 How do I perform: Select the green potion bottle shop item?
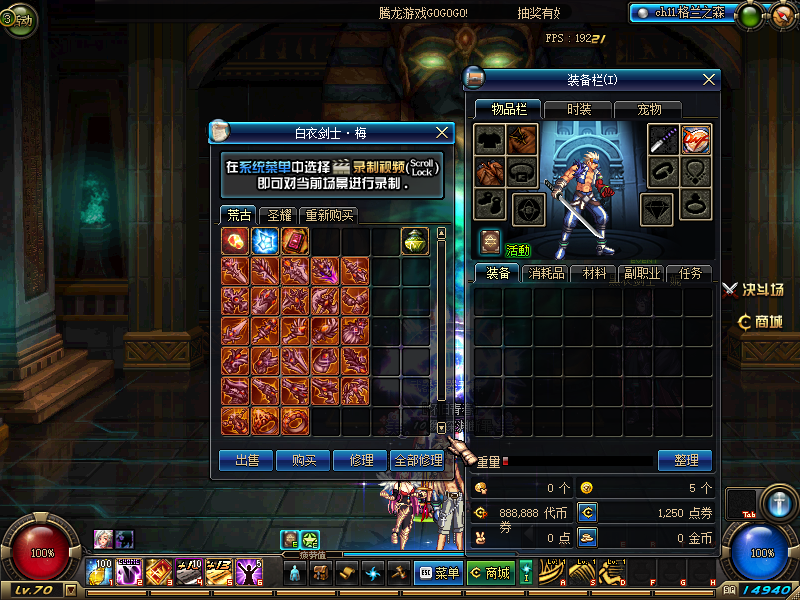click(416, 240)
